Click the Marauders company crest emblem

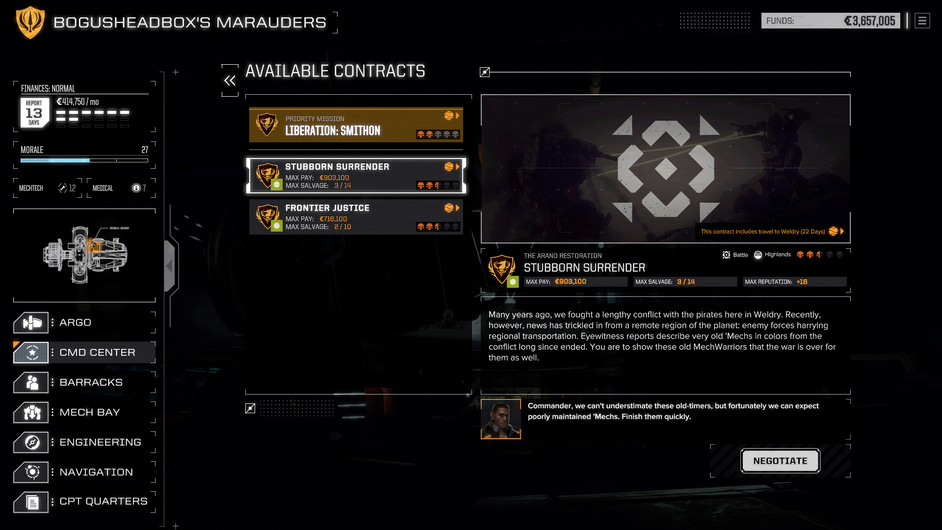coord(30,22)
